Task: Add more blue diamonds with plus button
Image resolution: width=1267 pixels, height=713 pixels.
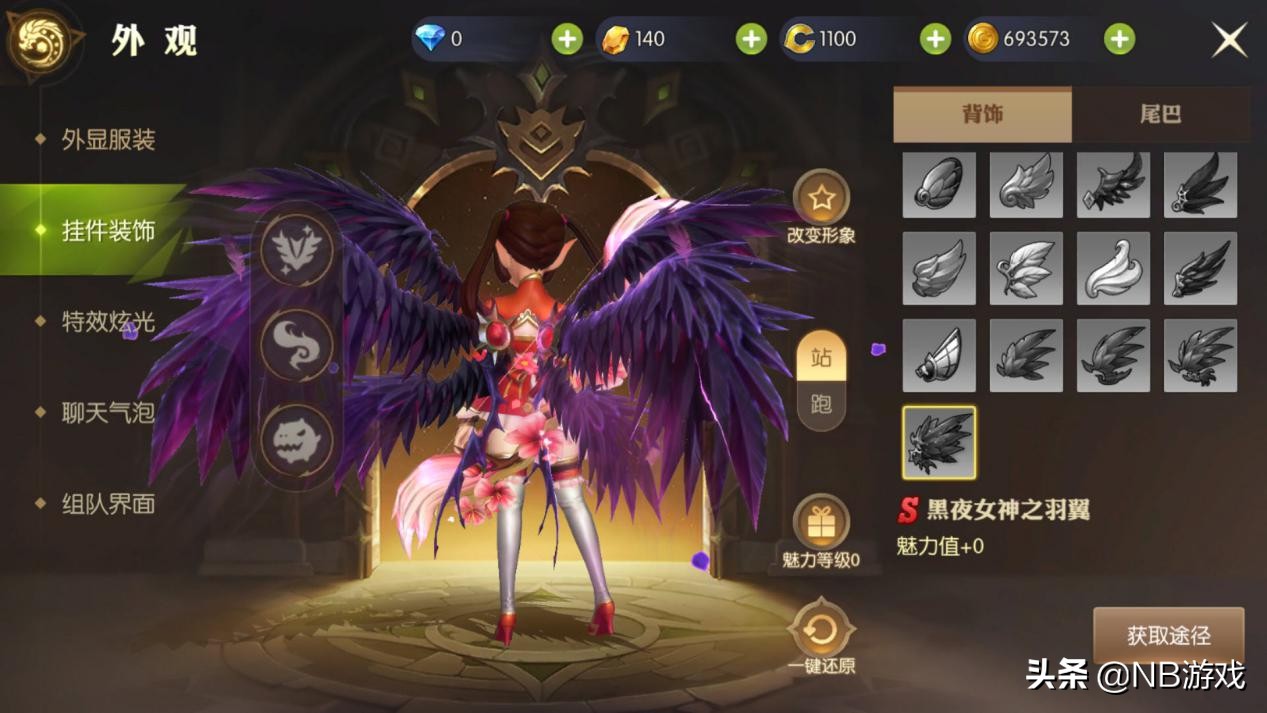Action: click(567, 39)
